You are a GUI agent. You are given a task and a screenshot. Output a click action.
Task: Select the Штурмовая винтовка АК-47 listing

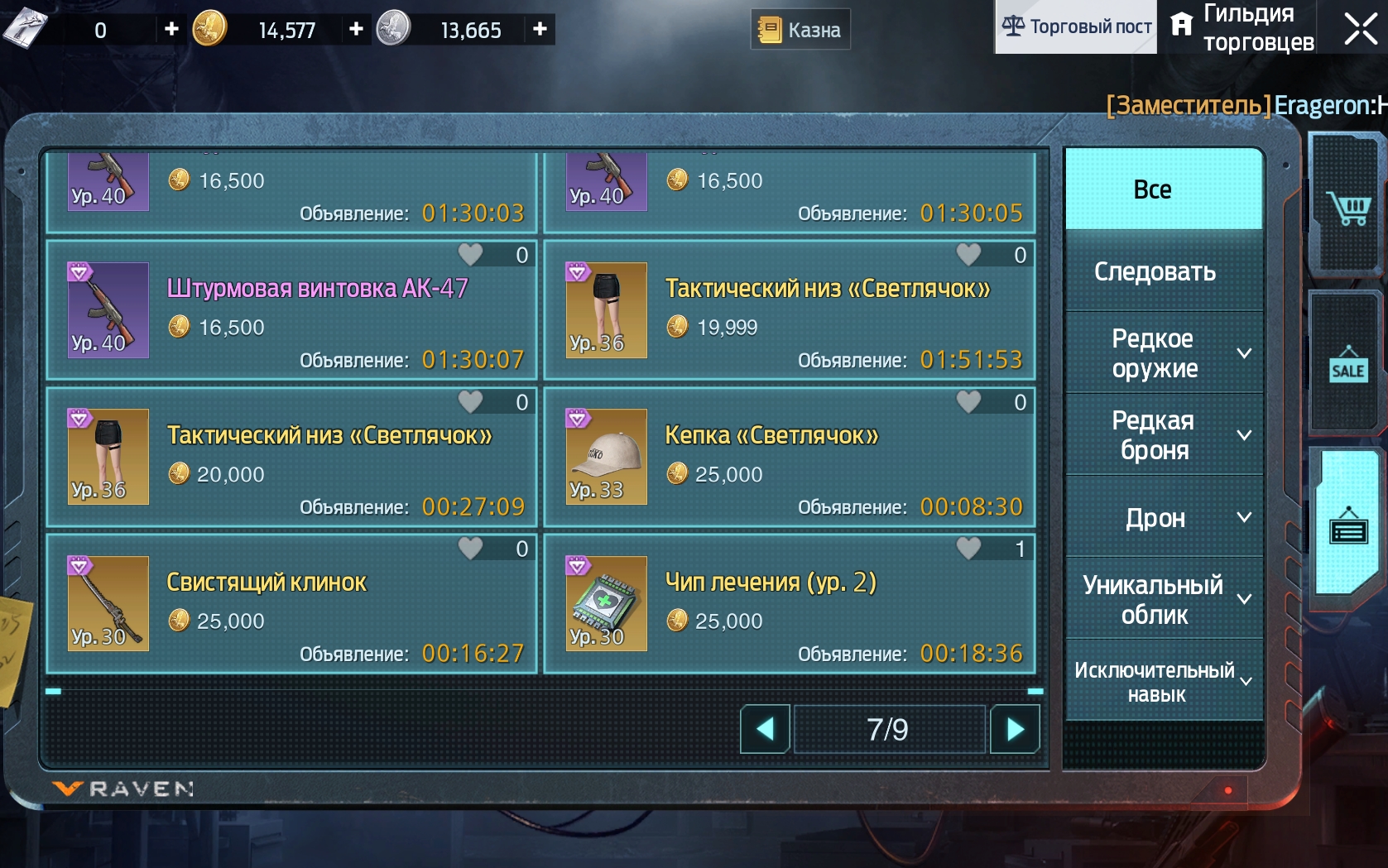(291, 310)
